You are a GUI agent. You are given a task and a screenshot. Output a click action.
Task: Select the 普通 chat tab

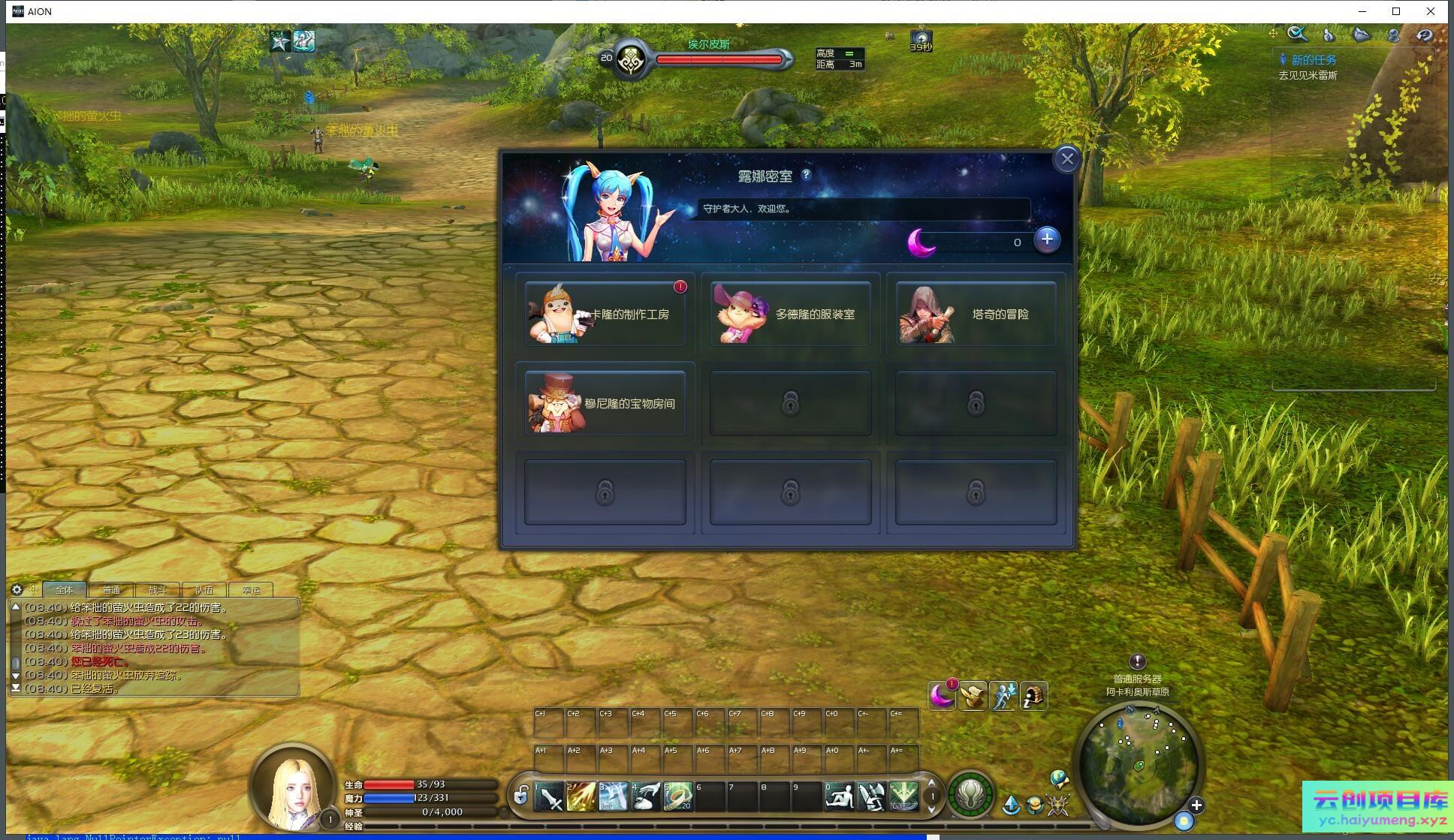[111, 590]
